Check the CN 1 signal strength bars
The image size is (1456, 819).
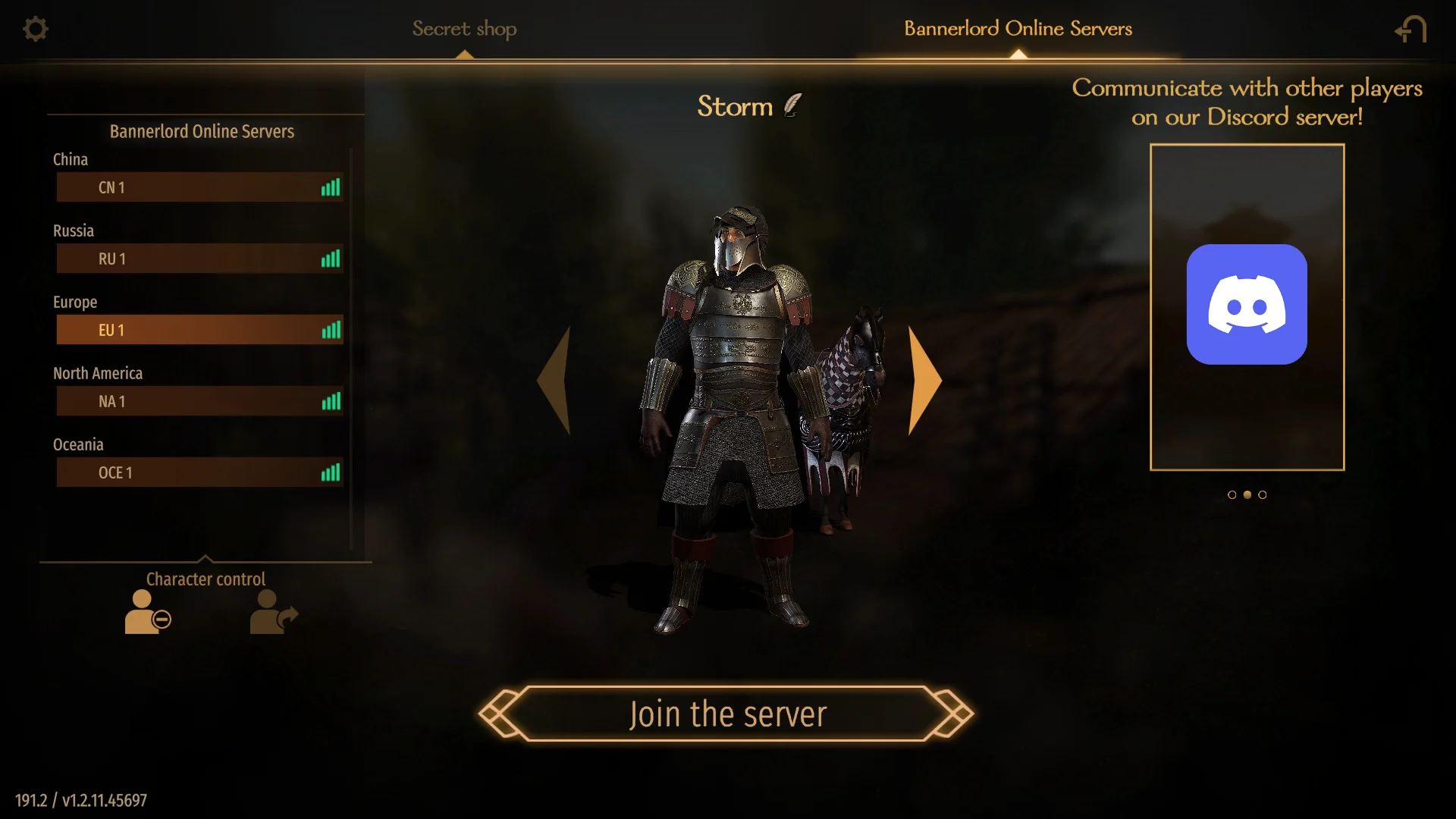[331, 187]
